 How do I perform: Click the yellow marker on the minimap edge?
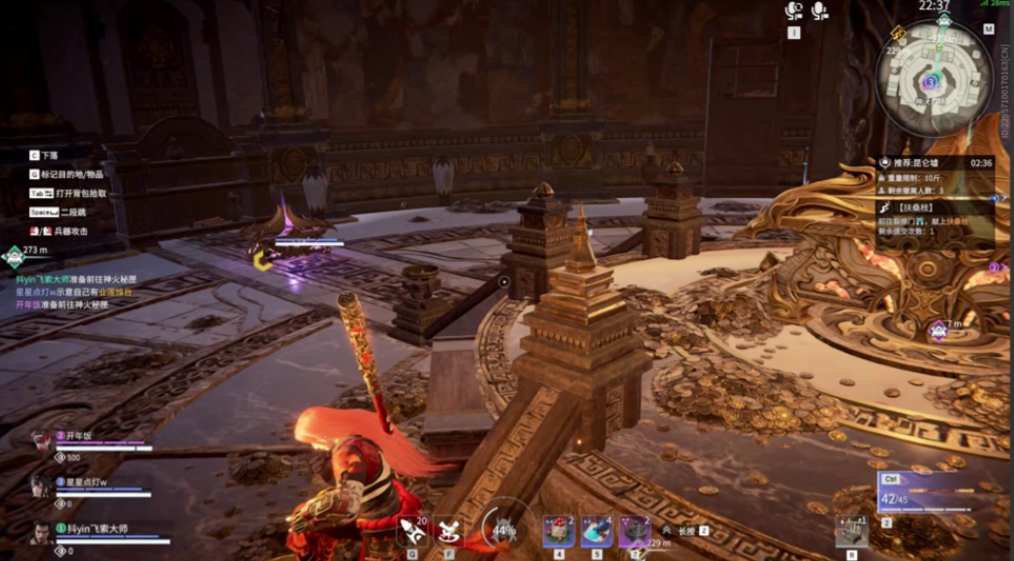click(897, 33)
